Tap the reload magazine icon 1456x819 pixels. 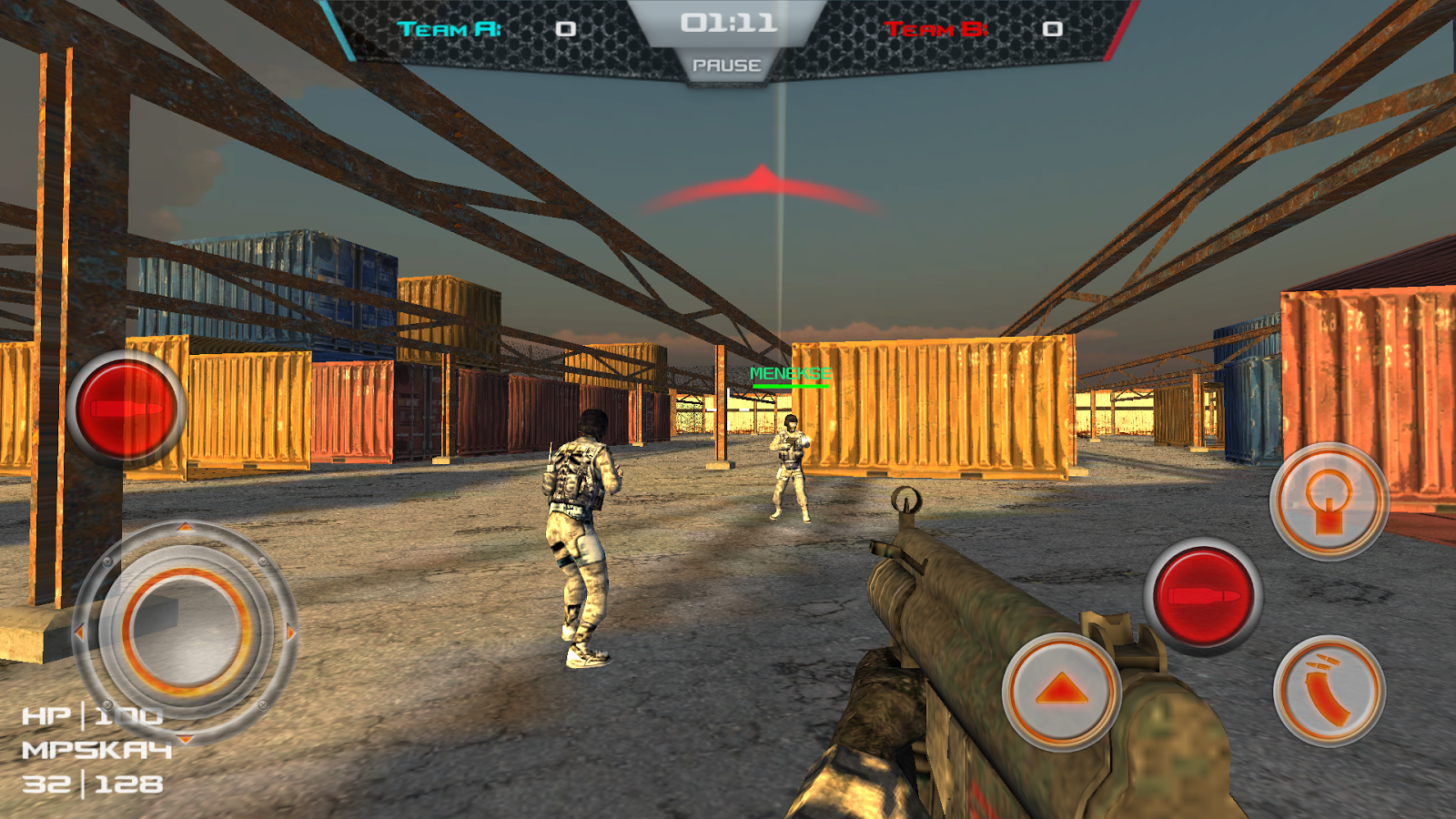click(1331, 689)
